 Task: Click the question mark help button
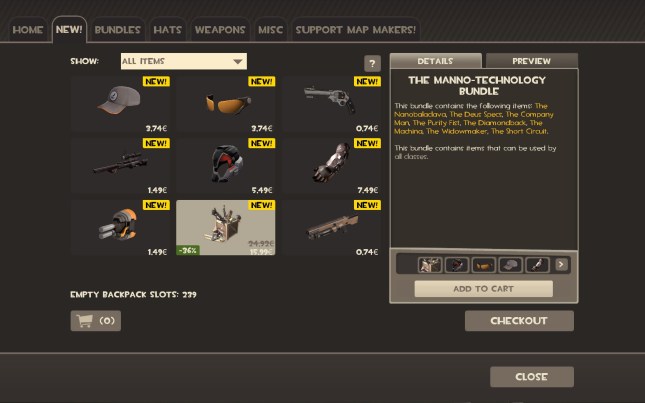click(x=373, y=64)
